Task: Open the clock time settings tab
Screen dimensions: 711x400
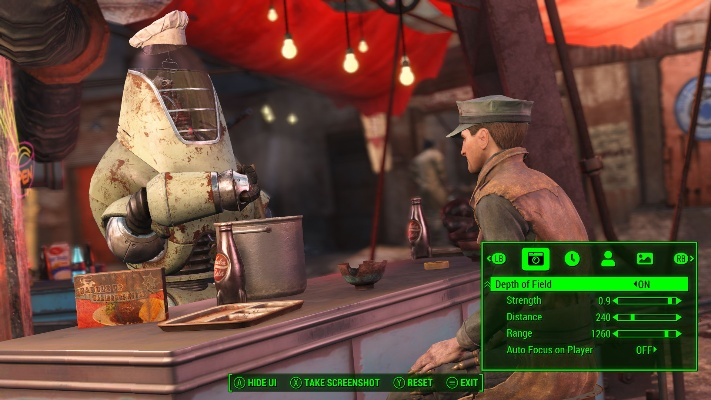Action: (x=571, y=258)
